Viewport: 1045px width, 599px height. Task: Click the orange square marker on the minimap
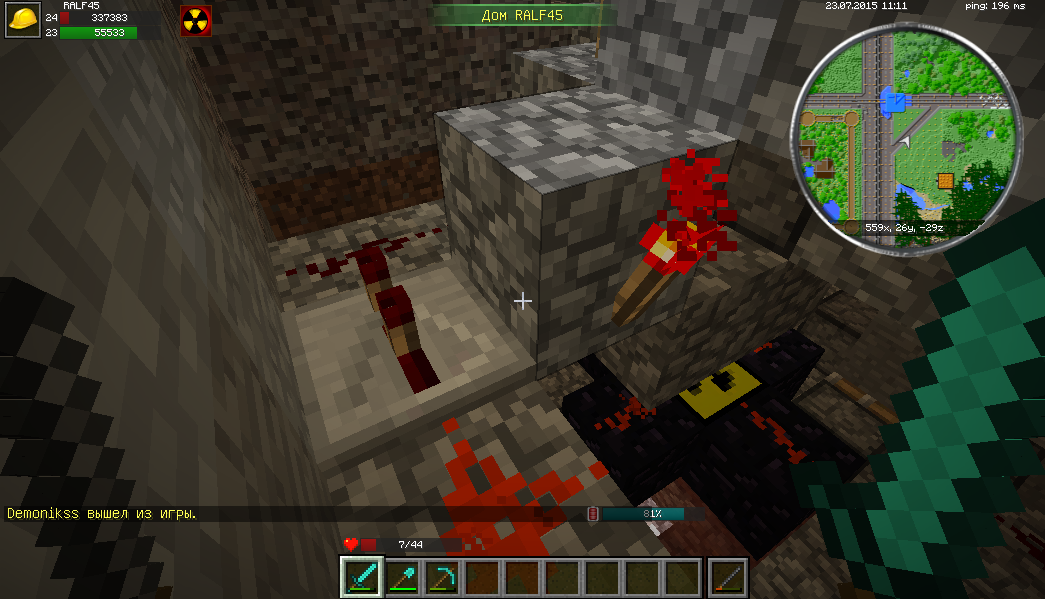click(945, 181)
